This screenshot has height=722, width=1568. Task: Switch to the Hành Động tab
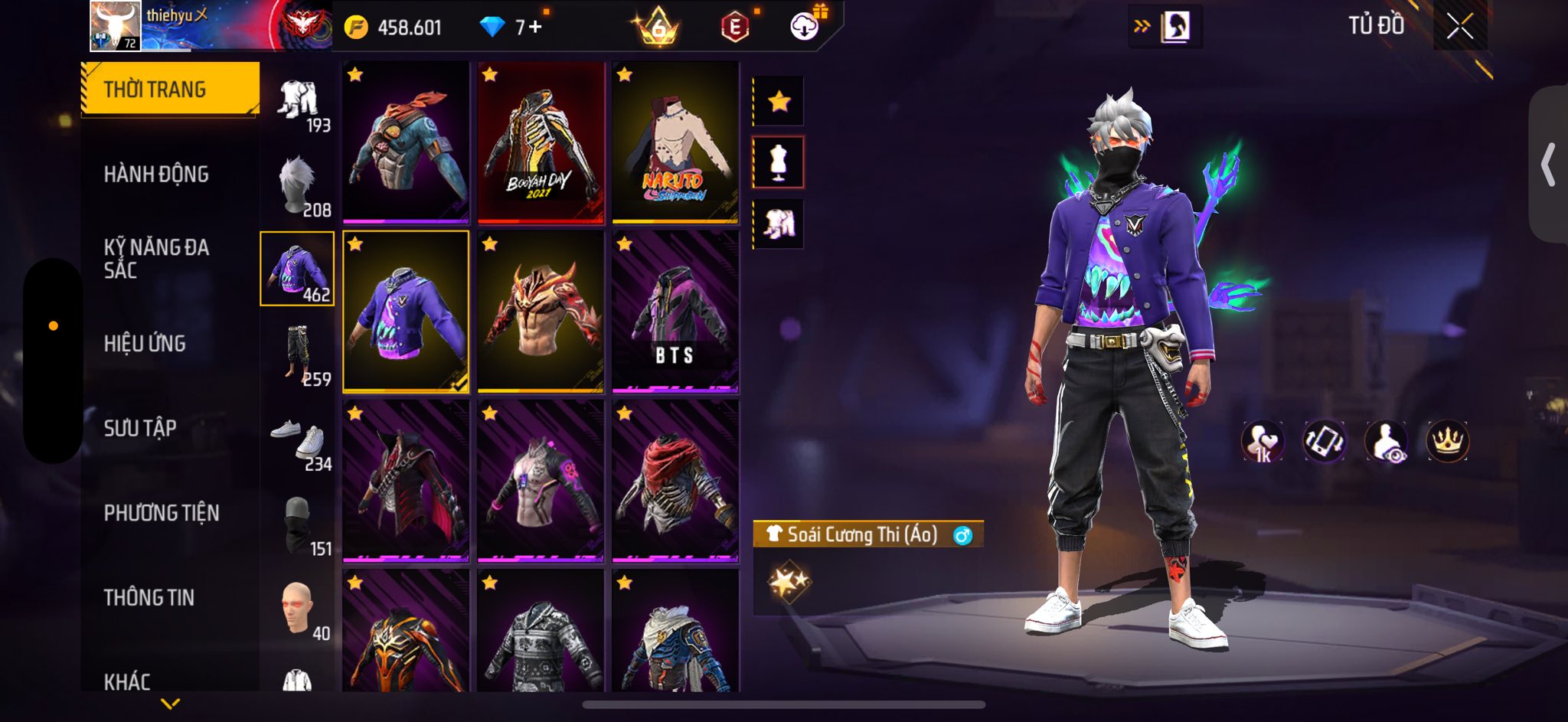coord(156,175)
